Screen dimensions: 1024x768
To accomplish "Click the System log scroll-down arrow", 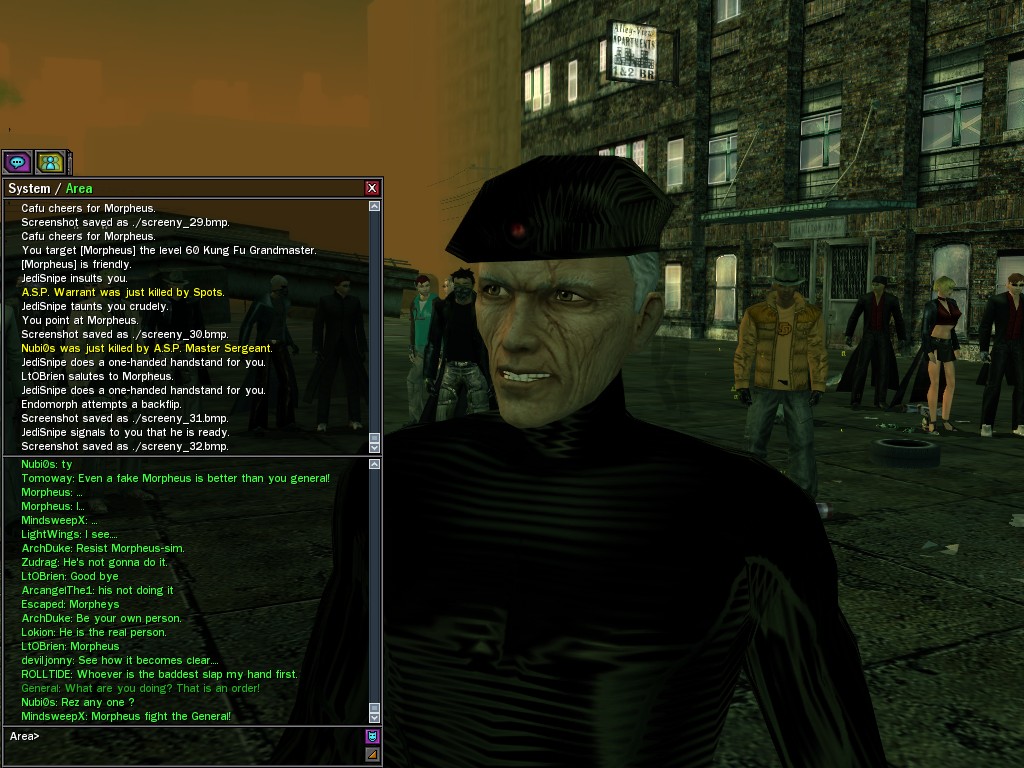I will click(x=375, y=447).
